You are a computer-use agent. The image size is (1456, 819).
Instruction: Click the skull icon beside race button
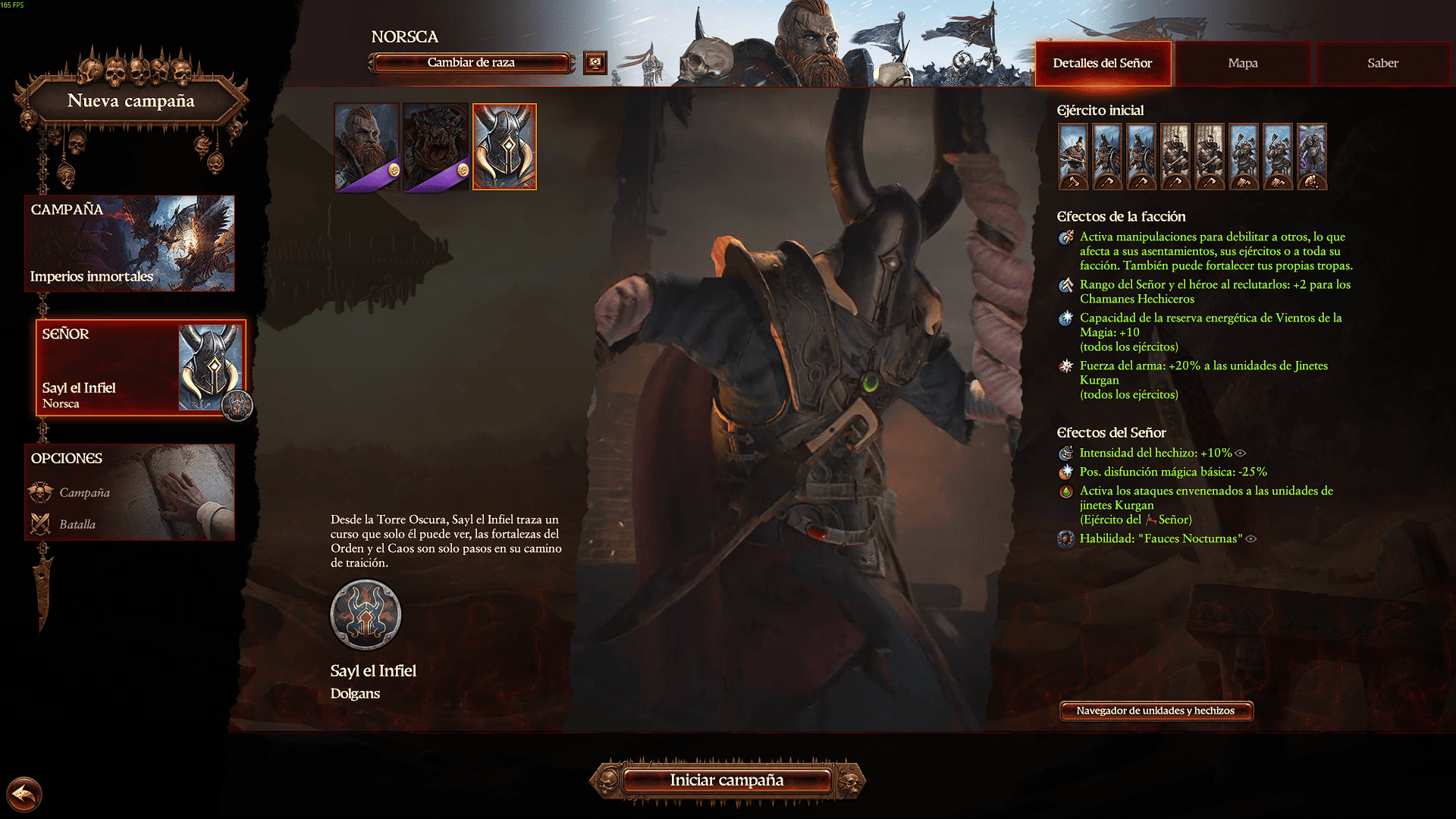(x=595, y=63)
